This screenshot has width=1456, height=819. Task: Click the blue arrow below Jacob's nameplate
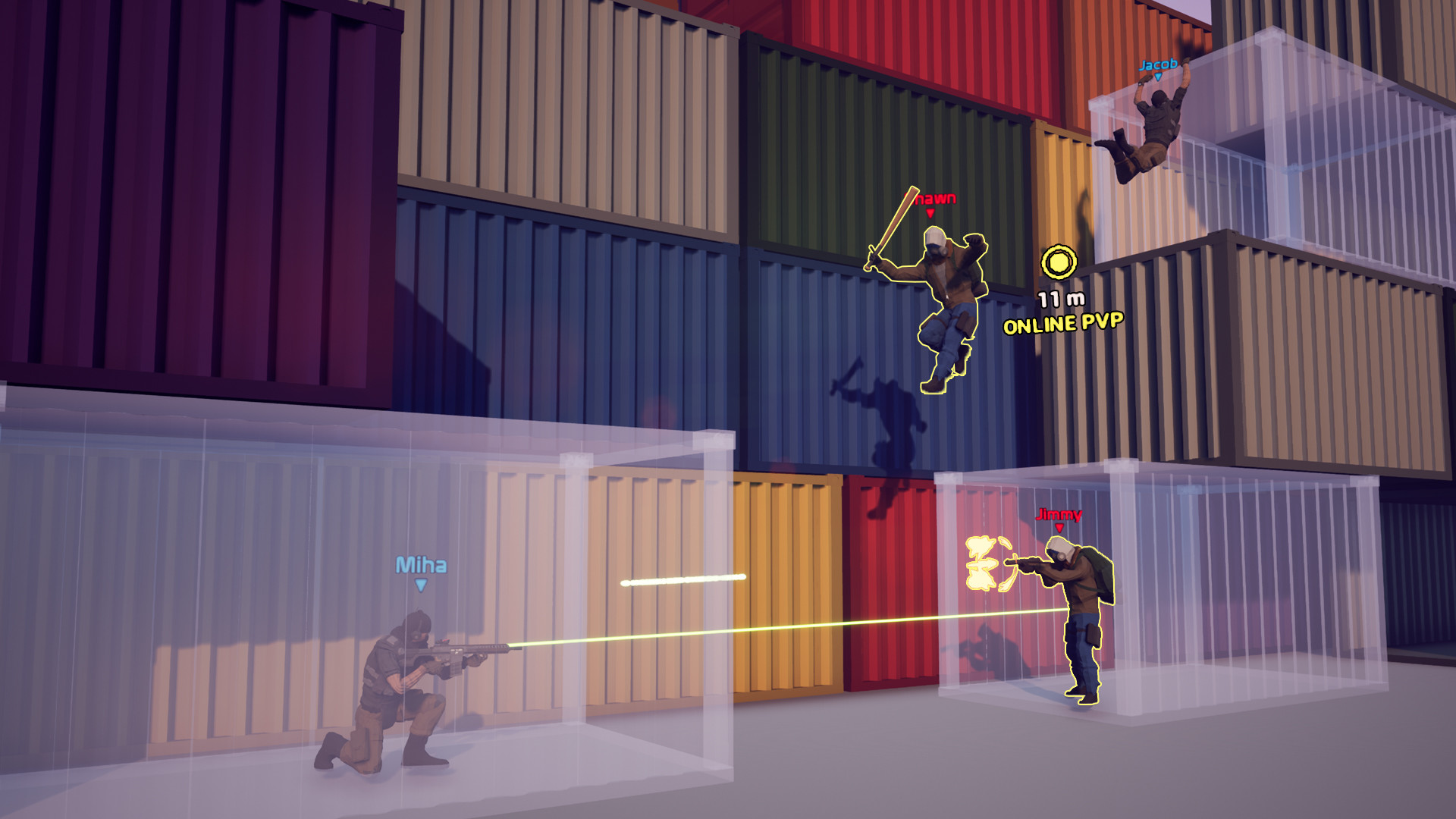tap(1158, 78)
